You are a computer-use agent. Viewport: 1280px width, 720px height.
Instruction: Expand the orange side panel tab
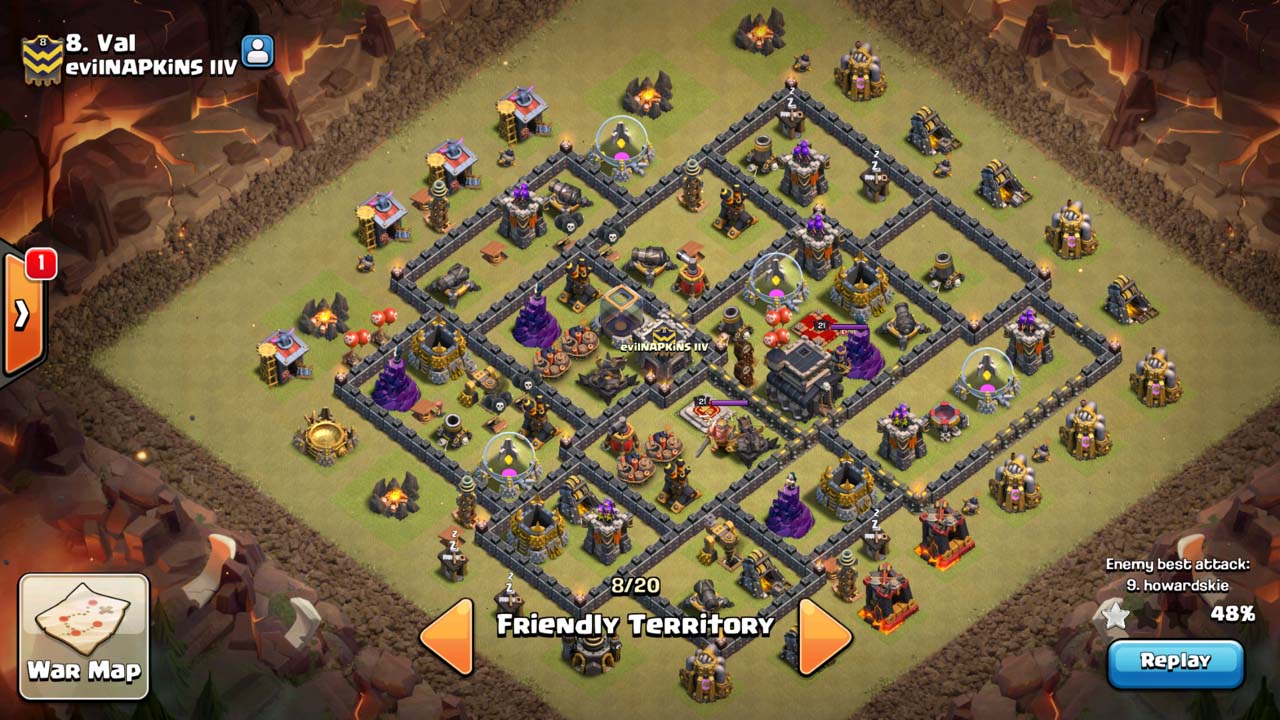coord(21,315)
